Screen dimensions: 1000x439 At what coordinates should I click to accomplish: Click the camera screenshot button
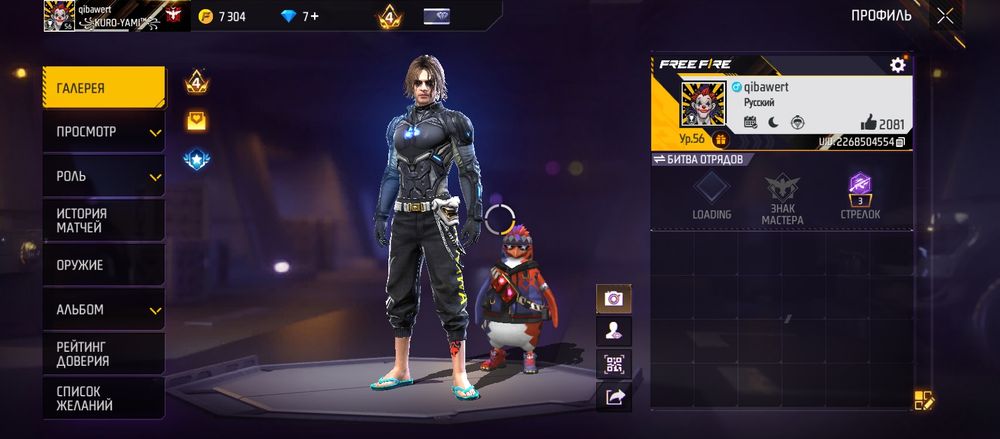point(613,298)
